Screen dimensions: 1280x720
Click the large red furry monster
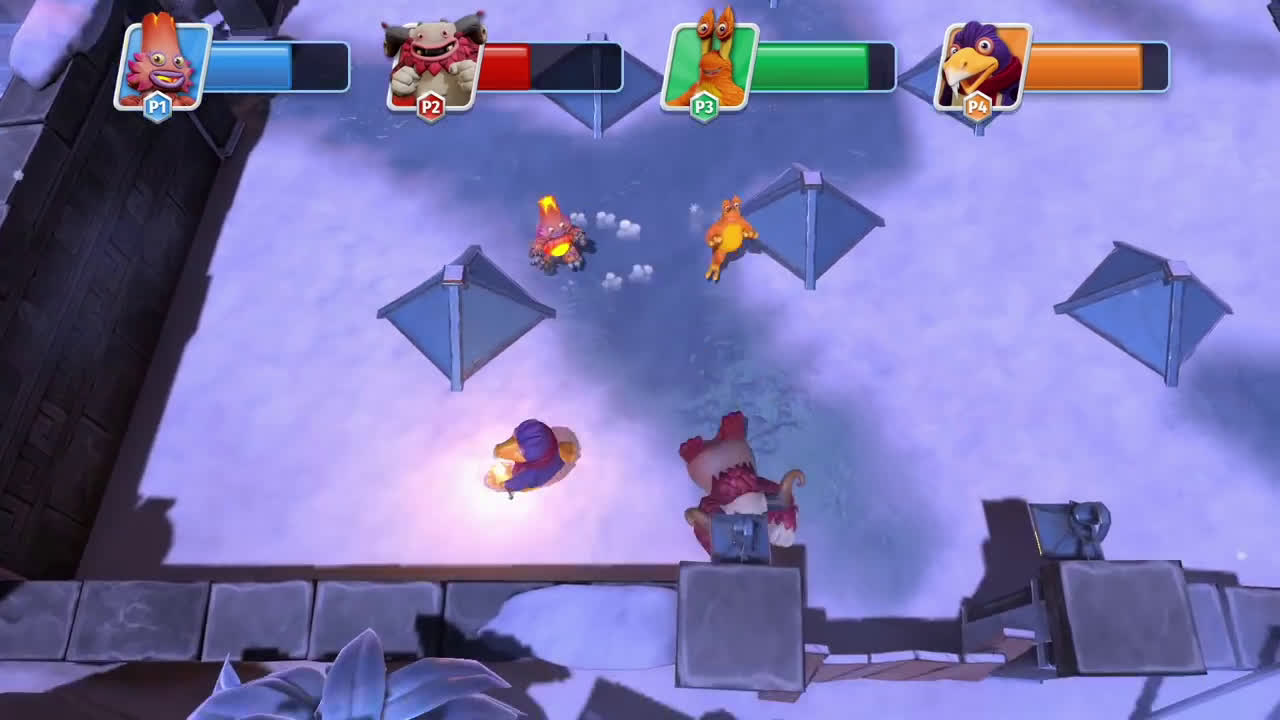(735, 480)
